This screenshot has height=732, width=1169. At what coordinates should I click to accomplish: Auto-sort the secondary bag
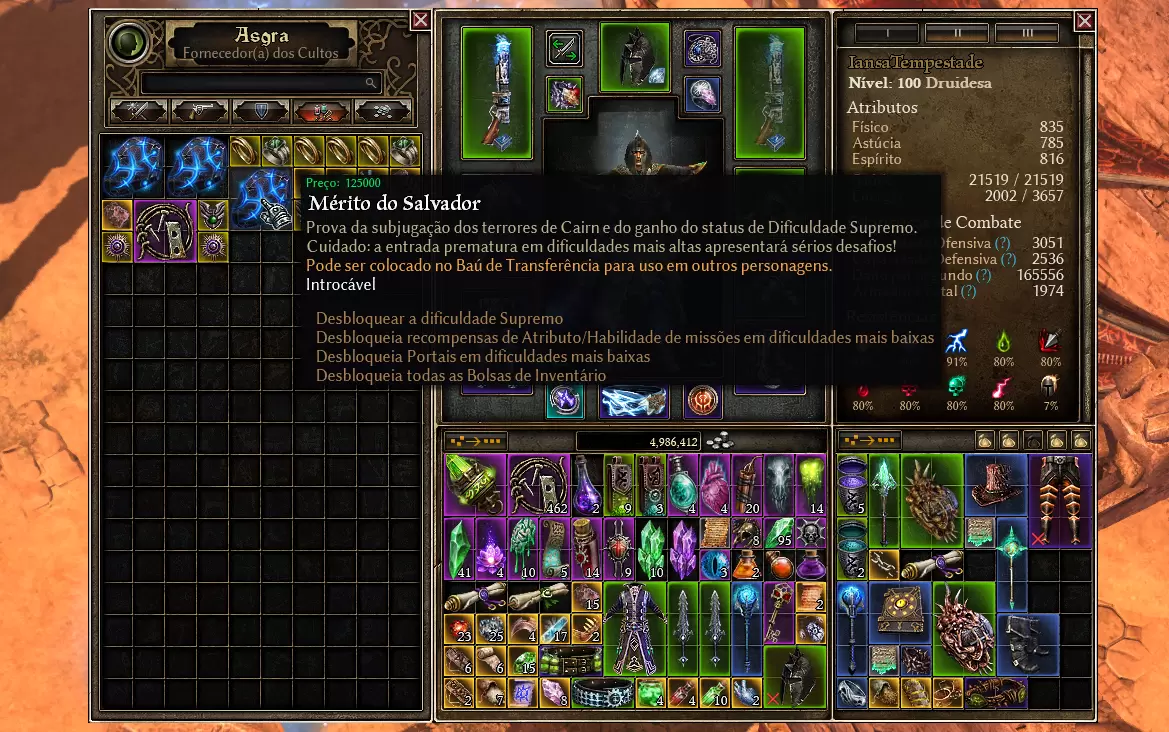(x=869, y=441)
